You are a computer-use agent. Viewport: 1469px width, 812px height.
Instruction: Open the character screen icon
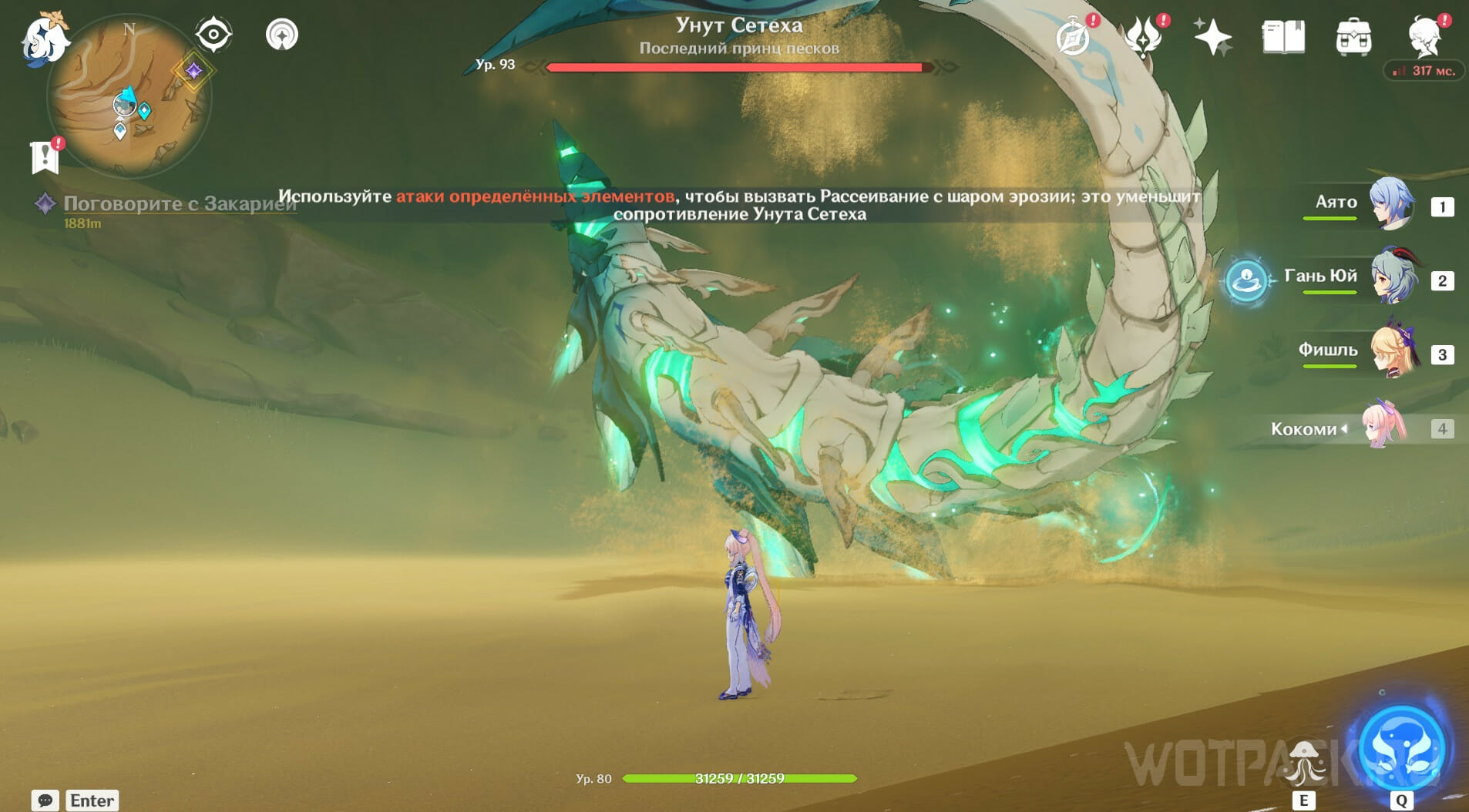[x=1424, y=35]
